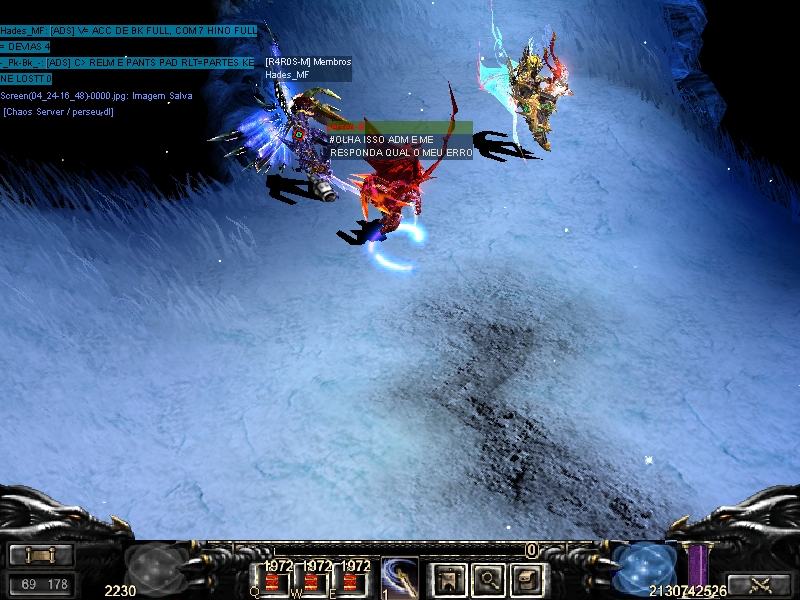Viewport: 800px width, 600px height.
Task: Select the Q hotkey potion slot
Action: [x=272, y=581]
